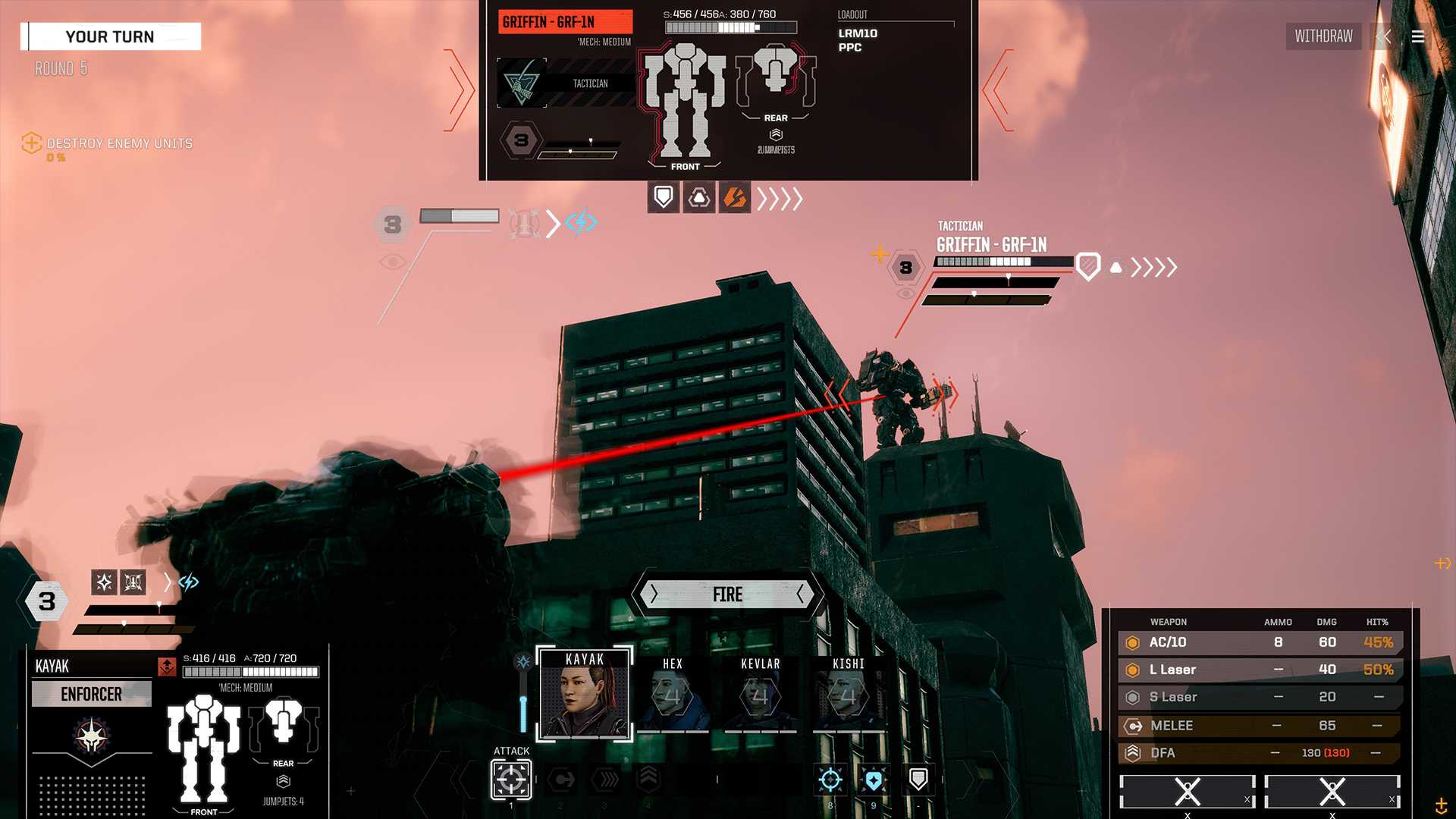
Task: Activate the Vigilance shield icon in slot 9
Action: pyautogui.click(x=874, y=778)
